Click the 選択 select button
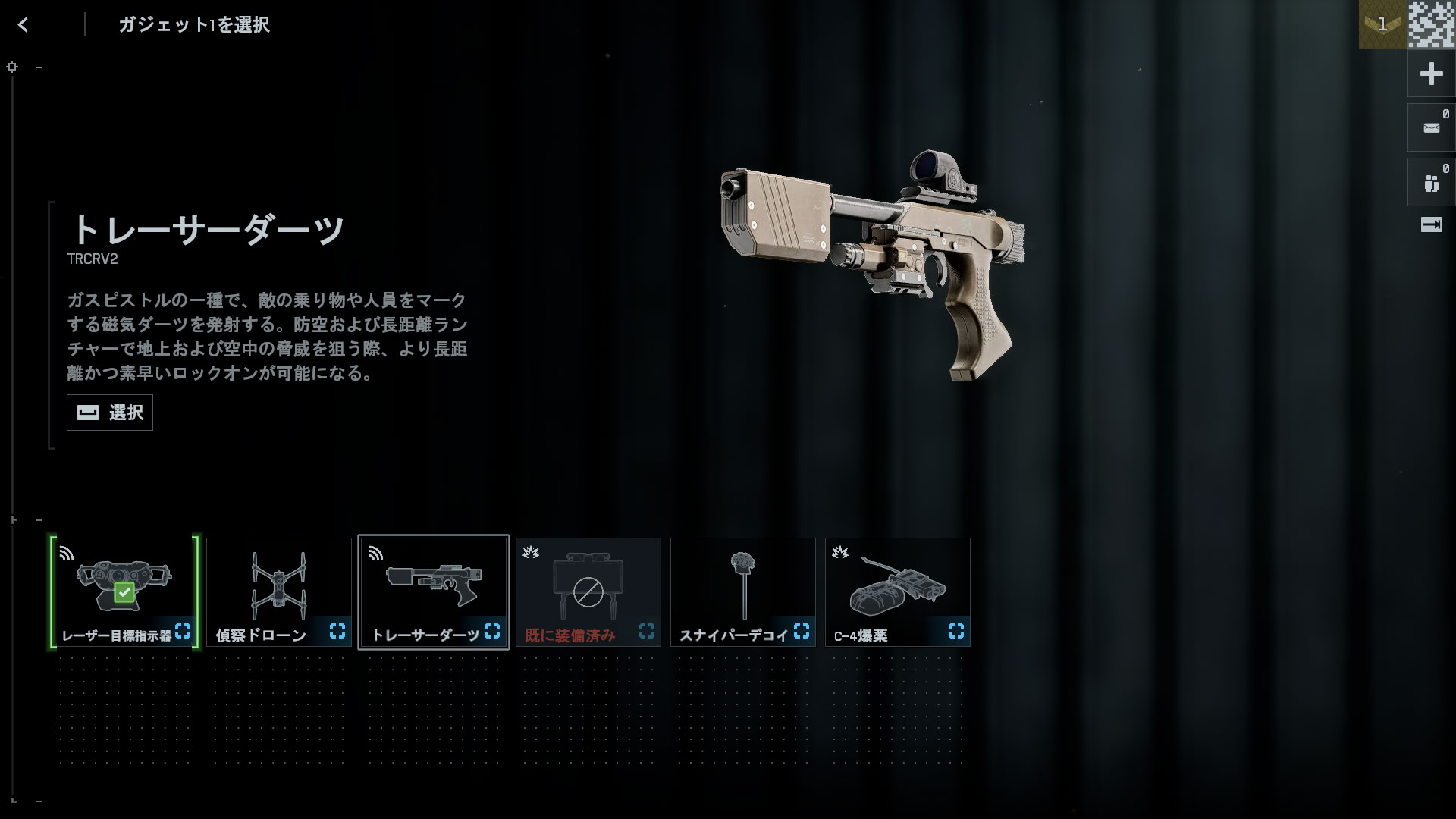The width and height of the screenshot is (1456, 819). tap(110, 413)
